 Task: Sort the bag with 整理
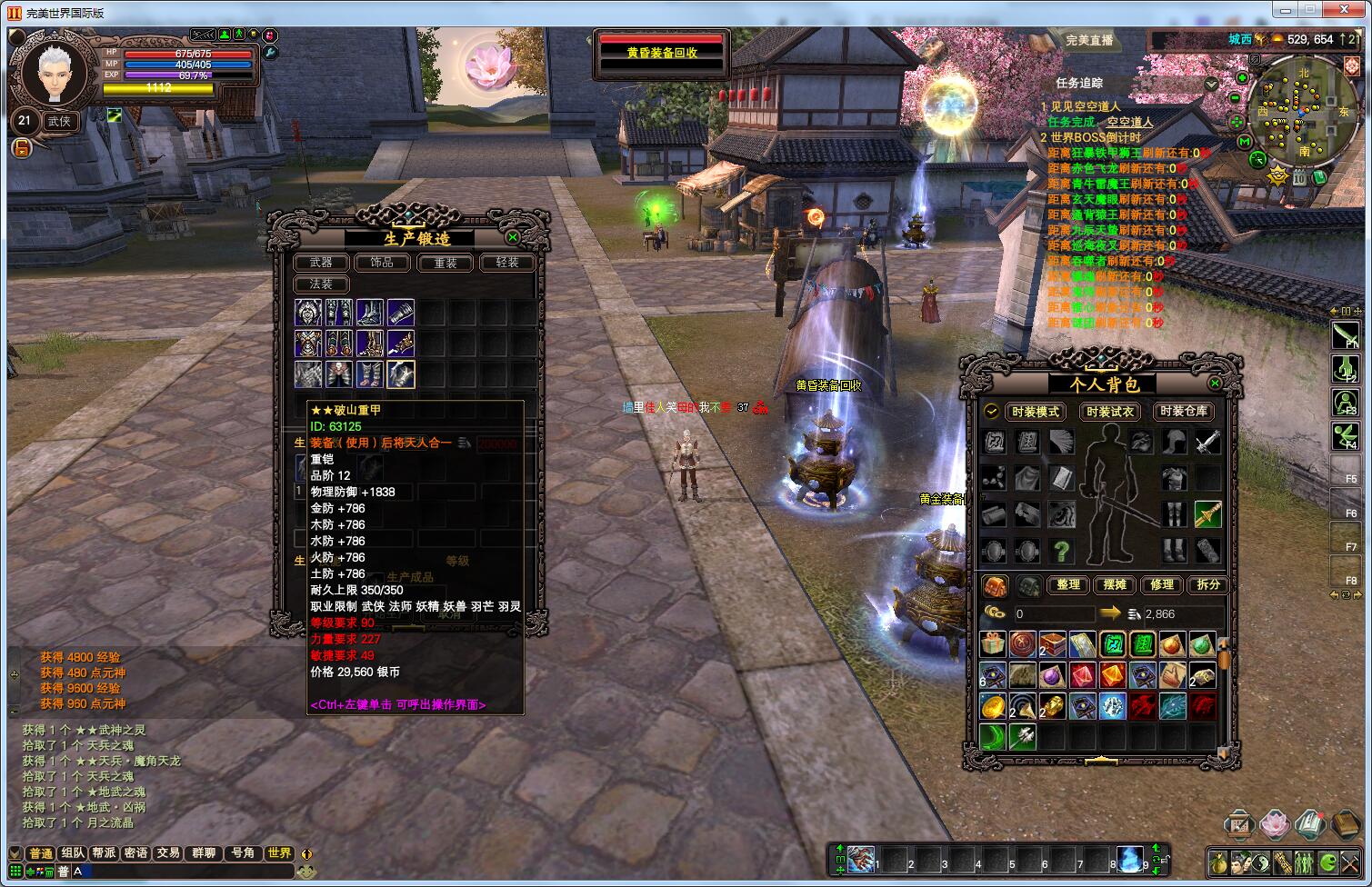pyautogui.click(x=1068, y=585)
